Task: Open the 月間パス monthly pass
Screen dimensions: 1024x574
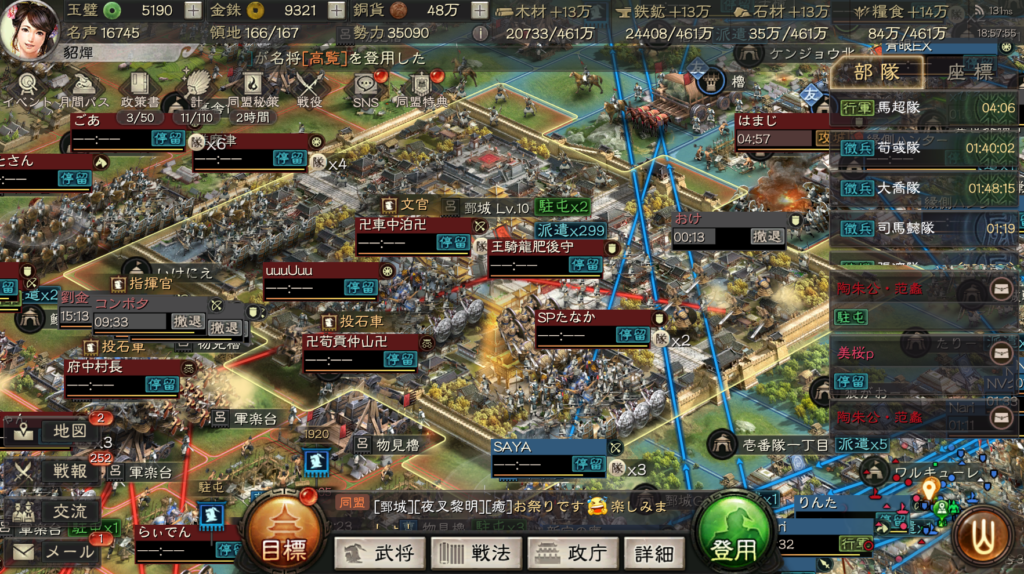Action: click(84, 87)
